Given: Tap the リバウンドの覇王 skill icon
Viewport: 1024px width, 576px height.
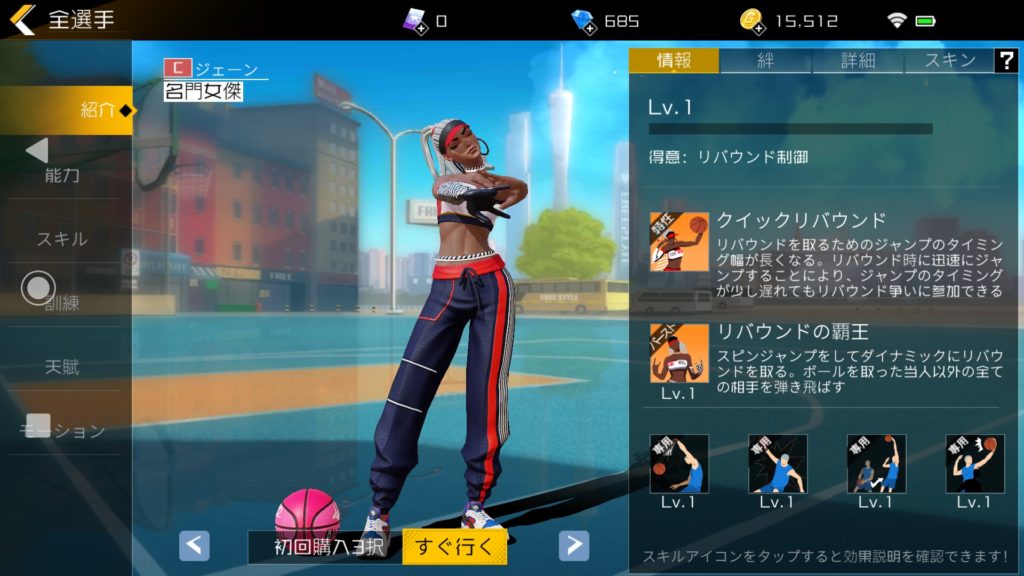Looking at the screenshot, I should [x=679, y=353].
